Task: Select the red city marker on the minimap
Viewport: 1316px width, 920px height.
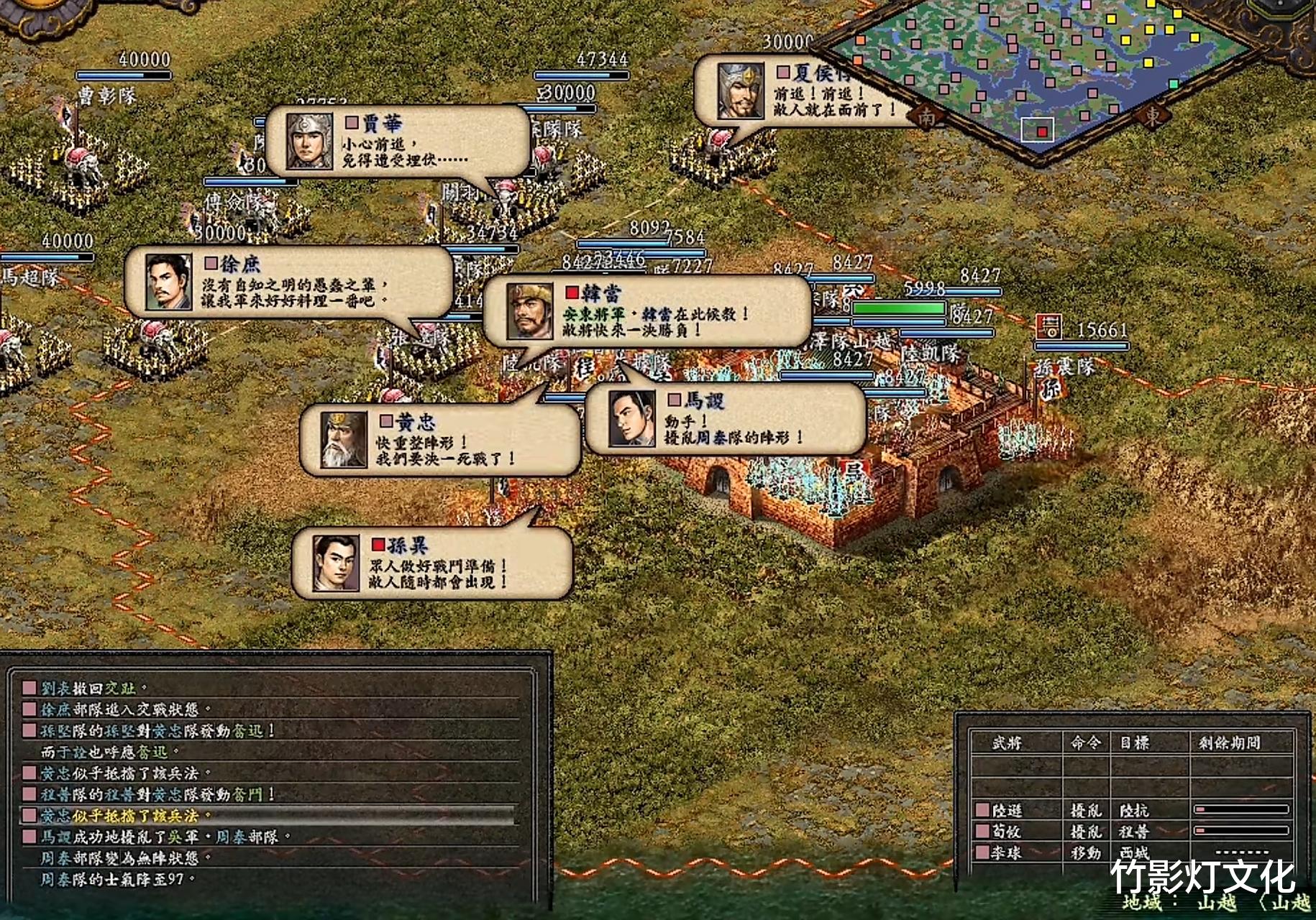Action: pyautogui.click(x=1042, y=132)
